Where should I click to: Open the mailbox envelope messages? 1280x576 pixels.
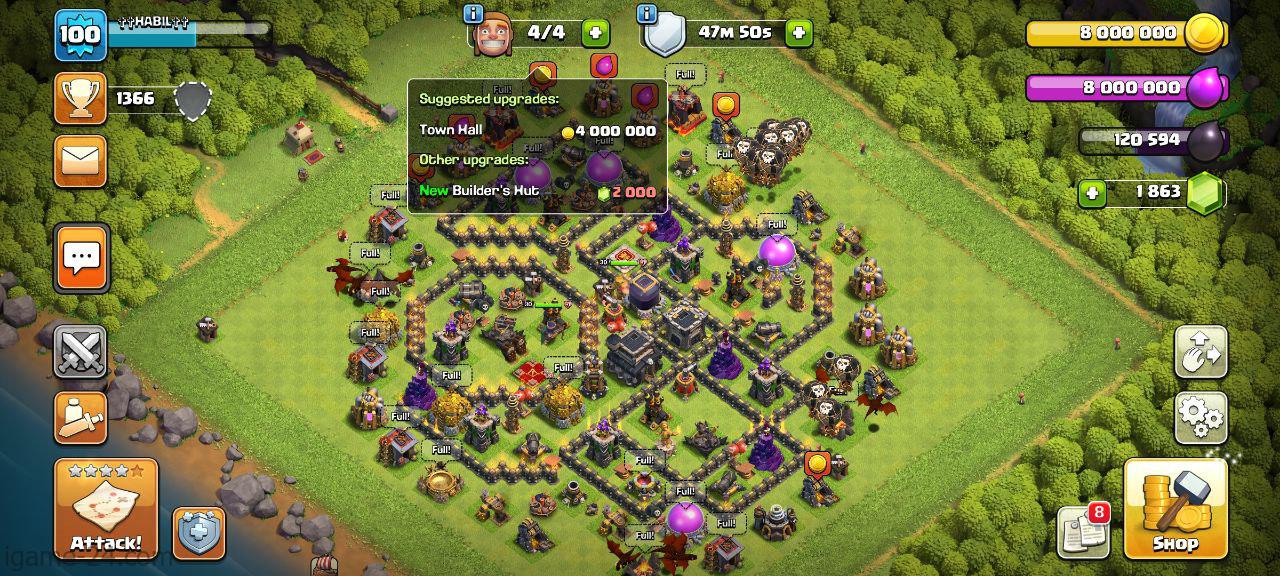(80, 160)
